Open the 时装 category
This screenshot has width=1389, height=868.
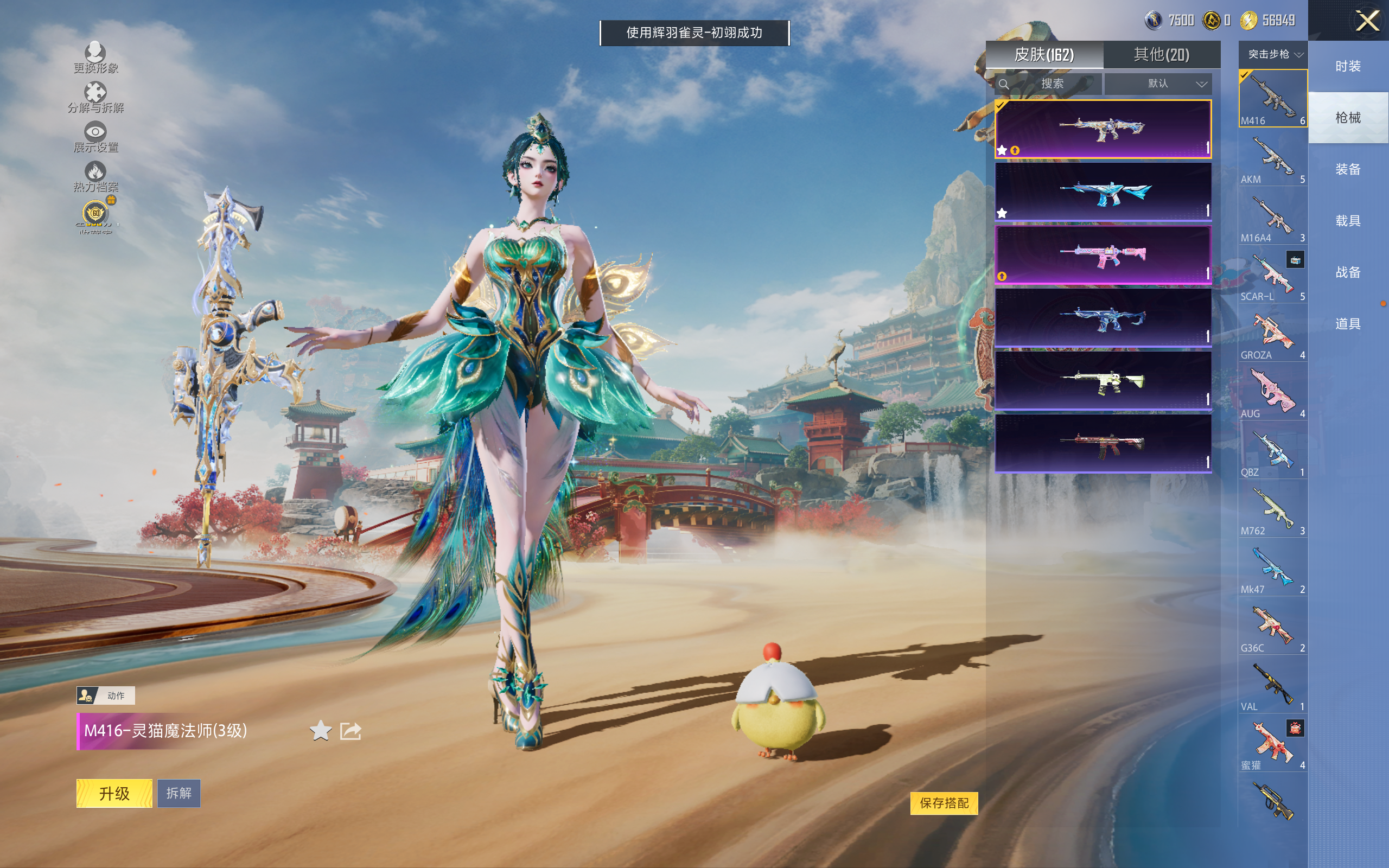pyautogui.click(x=1348, y=67)
